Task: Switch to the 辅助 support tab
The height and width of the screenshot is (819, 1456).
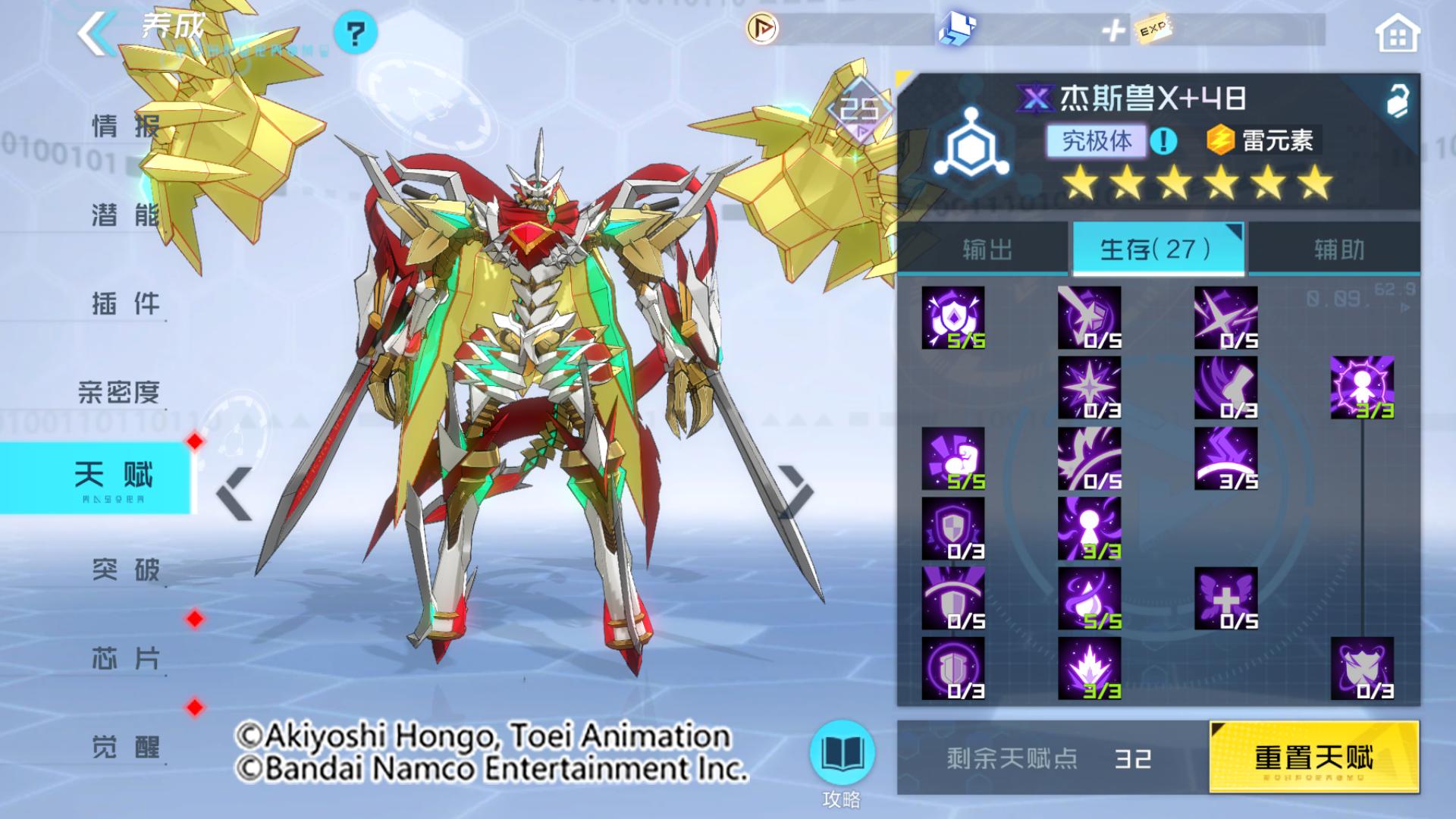Action: pos(1338,249)
